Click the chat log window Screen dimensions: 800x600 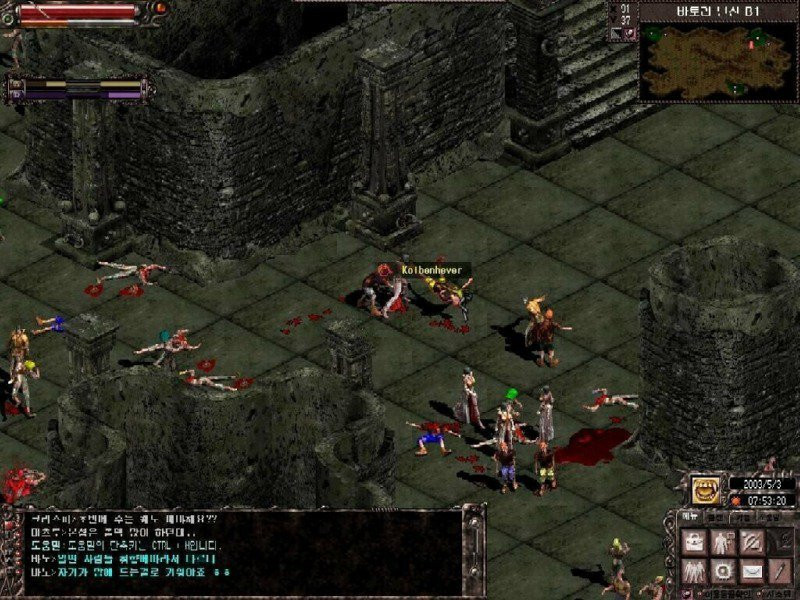pos(240,550)
